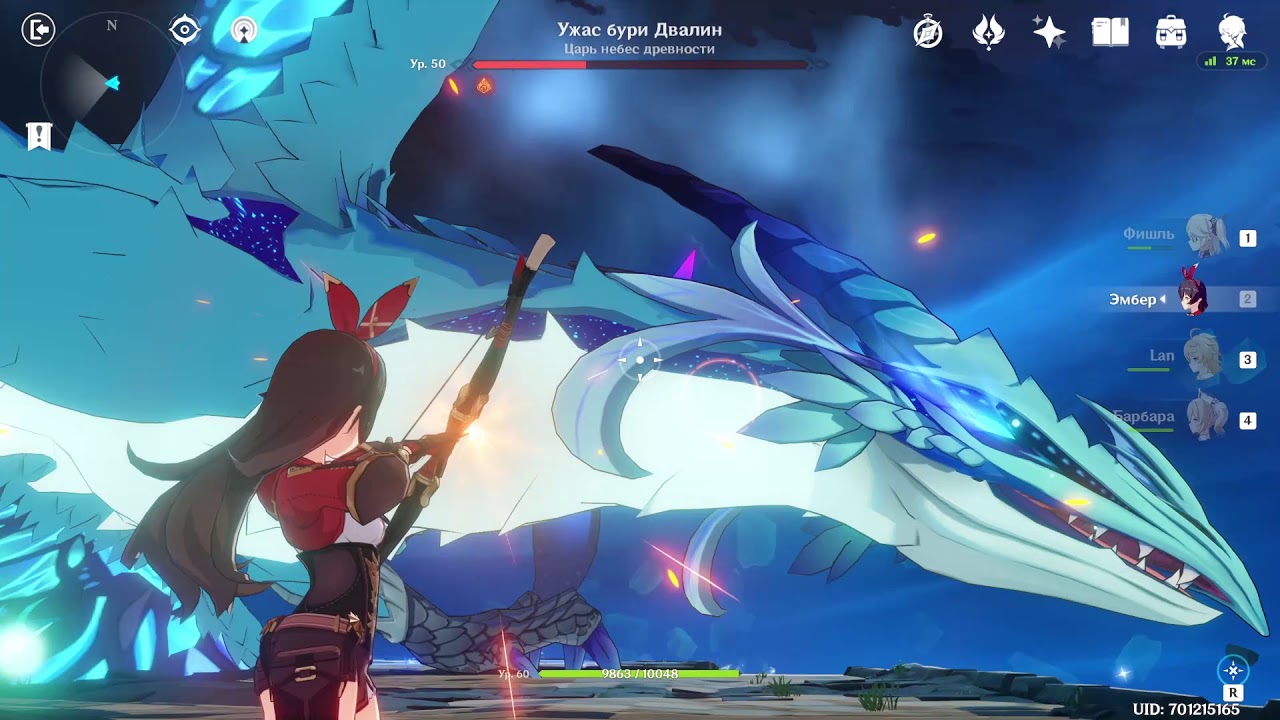This screenshot has width=1280, height=720.
Task: Select party member Эмбер
Action: (x=1190, y=298)
